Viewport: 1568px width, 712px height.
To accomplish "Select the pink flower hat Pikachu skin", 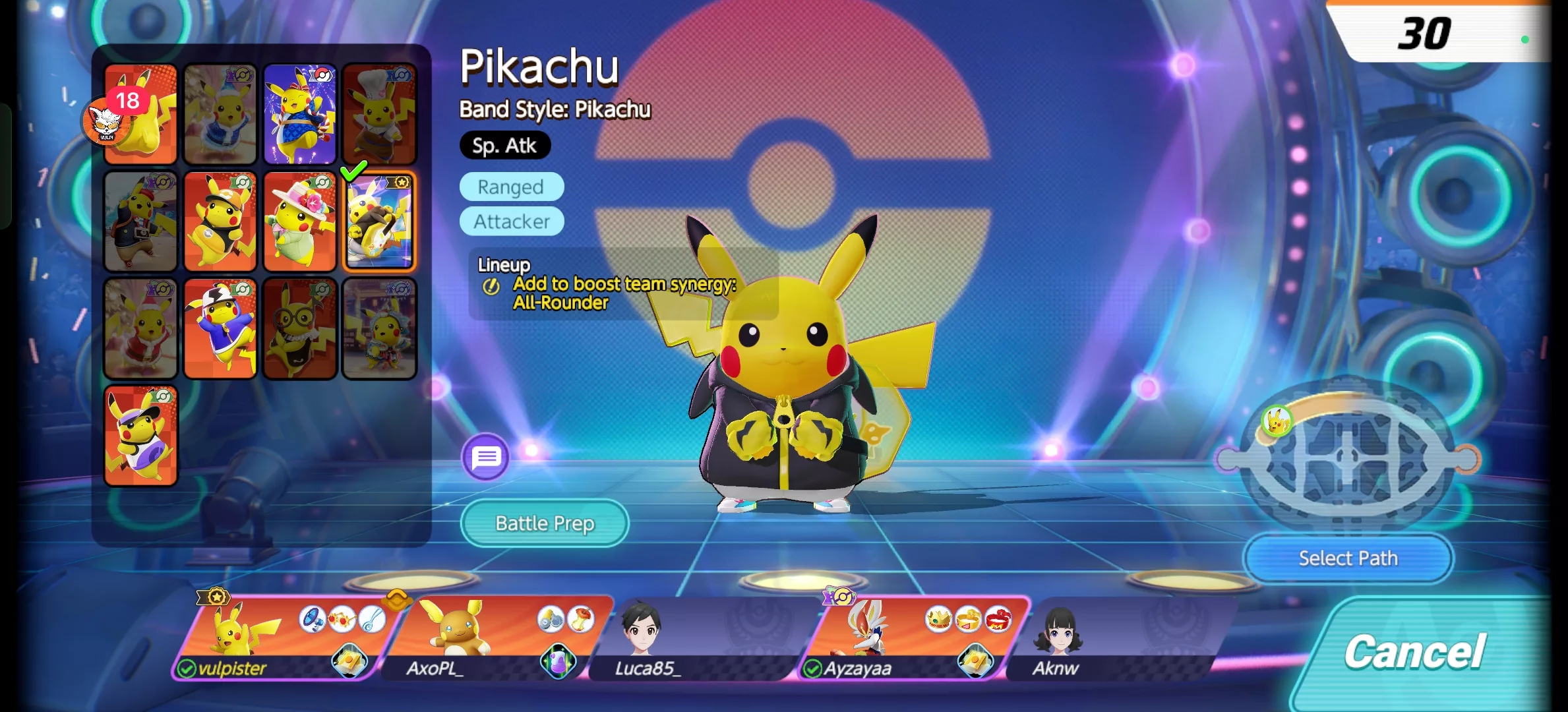I will [x=300, y=222].
